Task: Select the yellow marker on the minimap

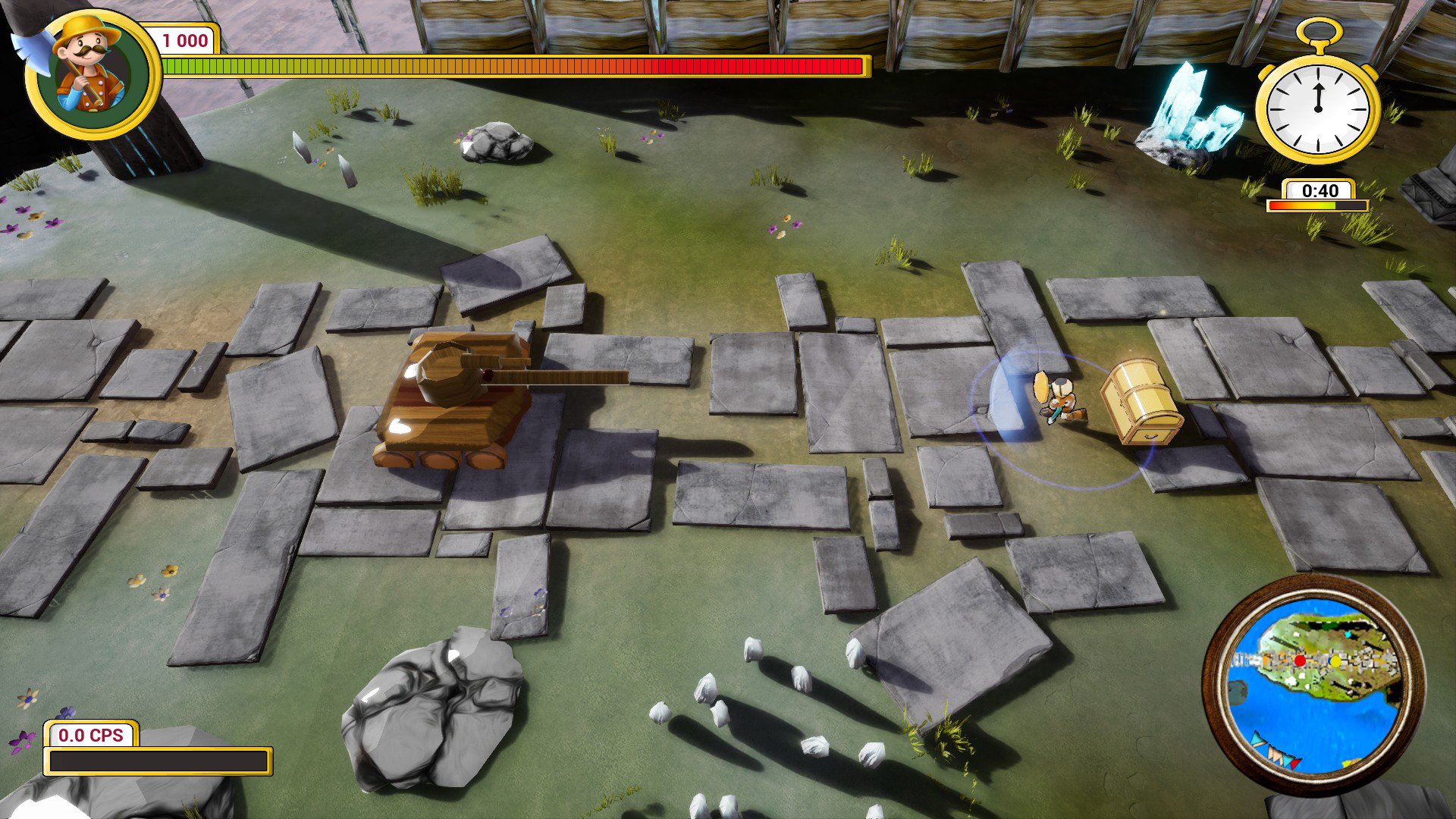Action: [x=1335, y=661]
